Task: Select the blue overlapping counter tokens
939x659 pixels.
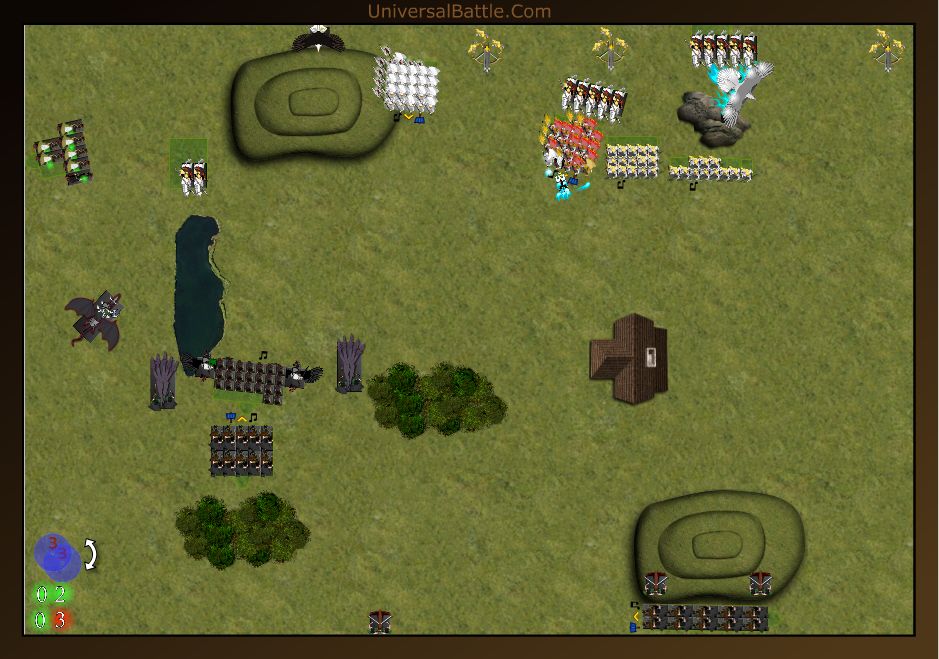Action: coord(57,555)
